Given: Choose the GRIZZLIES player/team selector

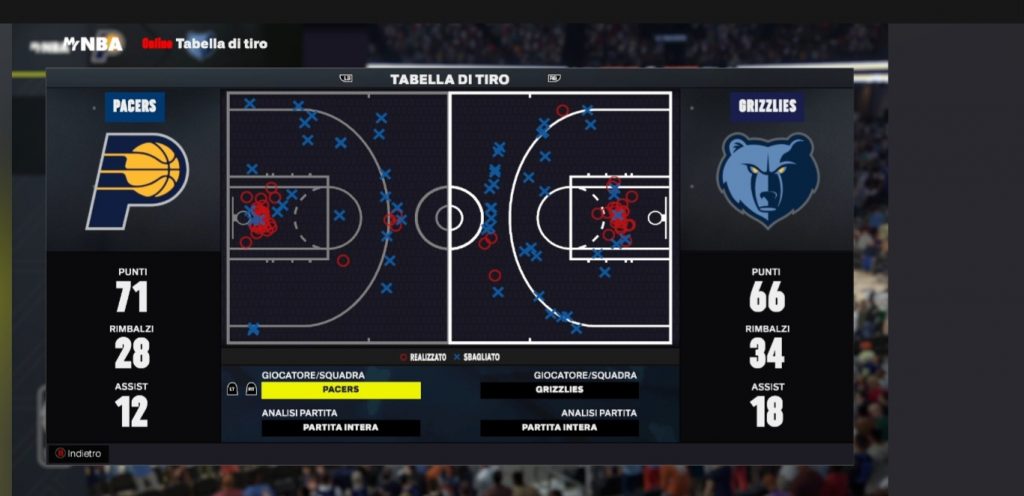Looking at the screenshot, I should (559, 390).
